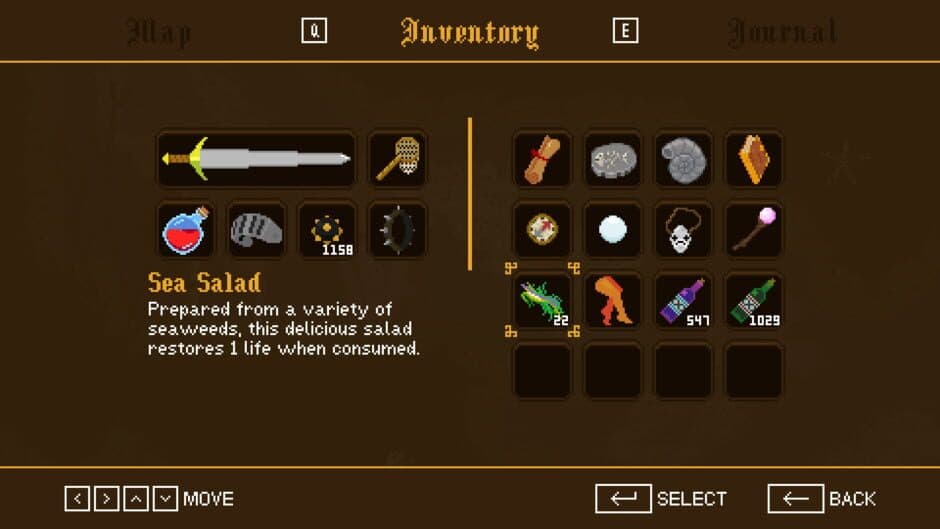The image size is (940, 529).
Task: Choose the pink orb wand
Action: tap(754, 230)
